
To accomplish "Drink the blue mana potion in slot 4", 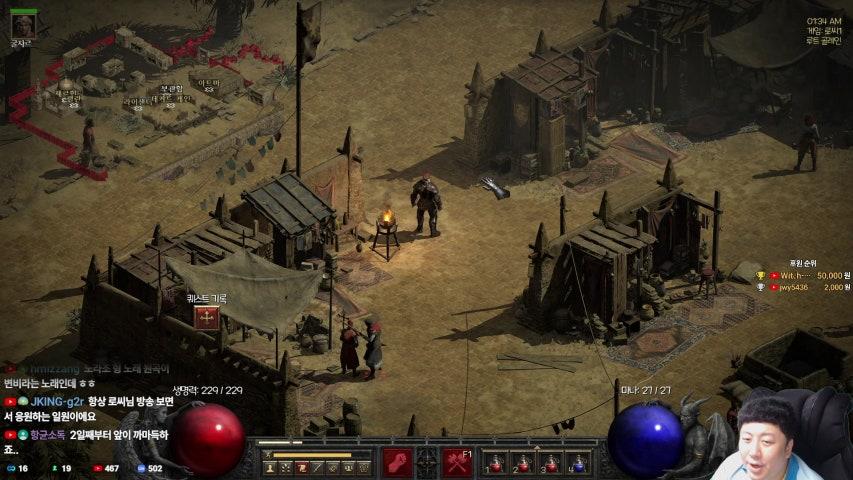I will [578, 464].
